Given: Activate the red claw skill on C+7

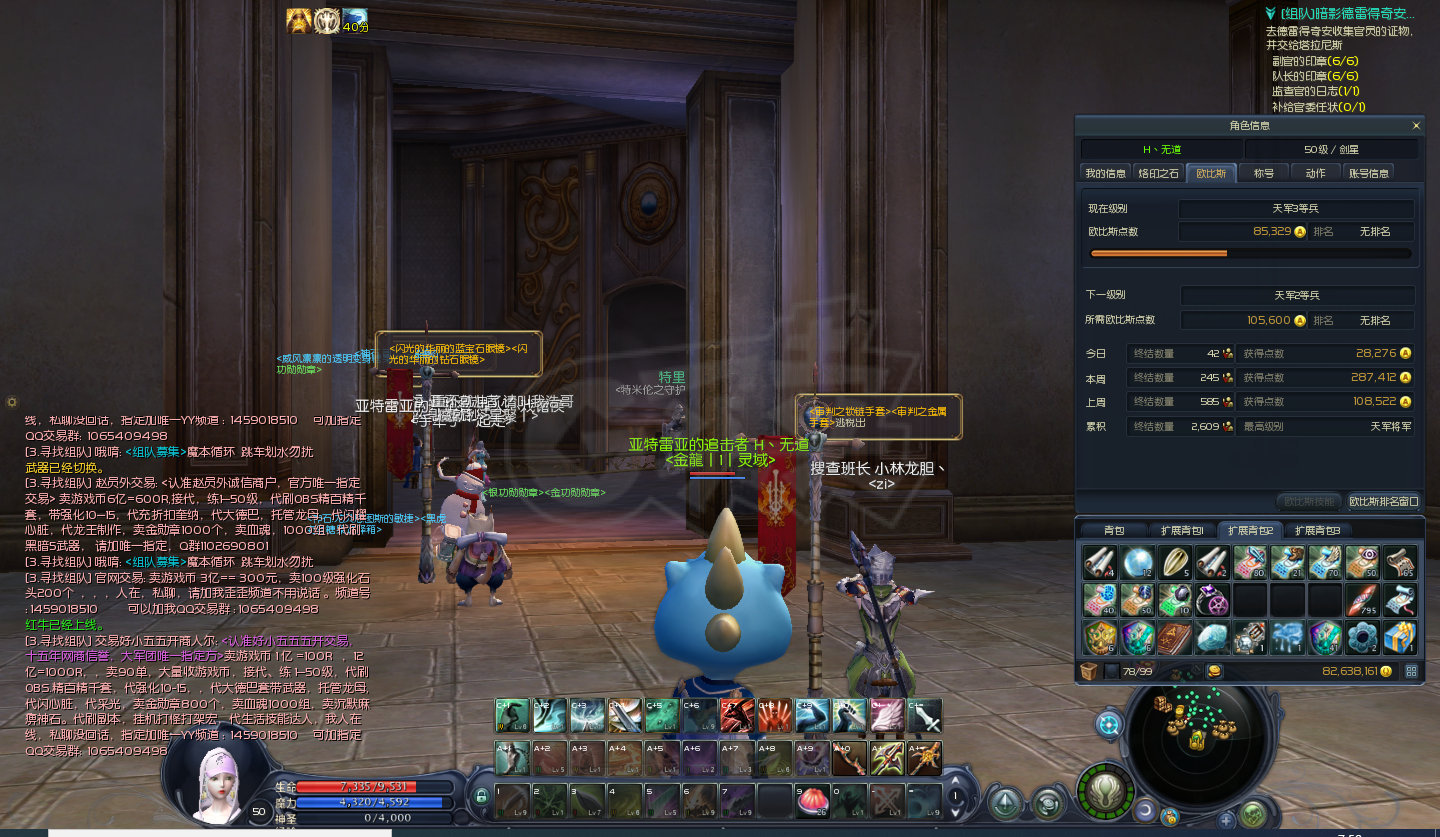Looking at the screenshot, I should [737, 715].
